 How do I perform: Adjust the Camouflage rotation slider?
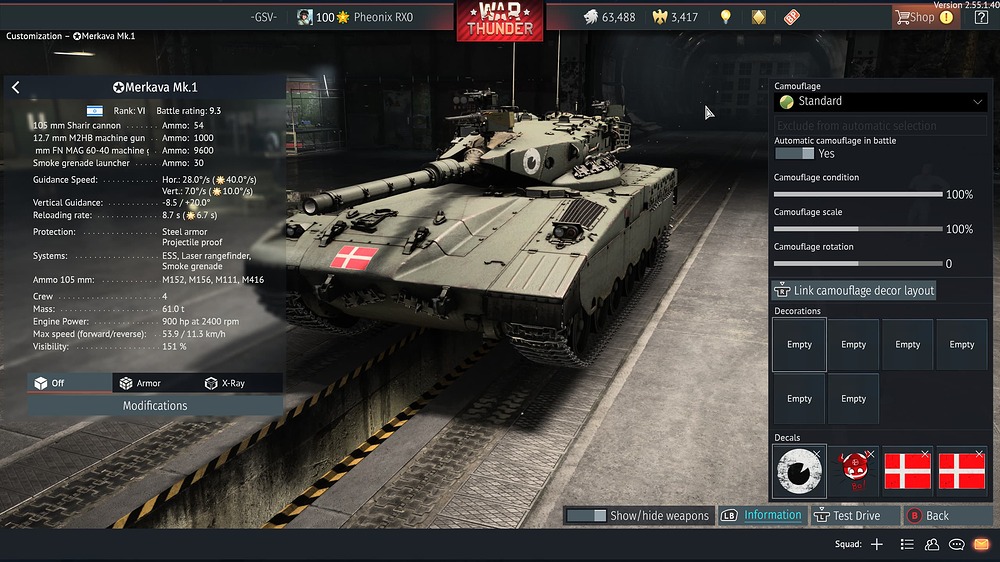857,264
